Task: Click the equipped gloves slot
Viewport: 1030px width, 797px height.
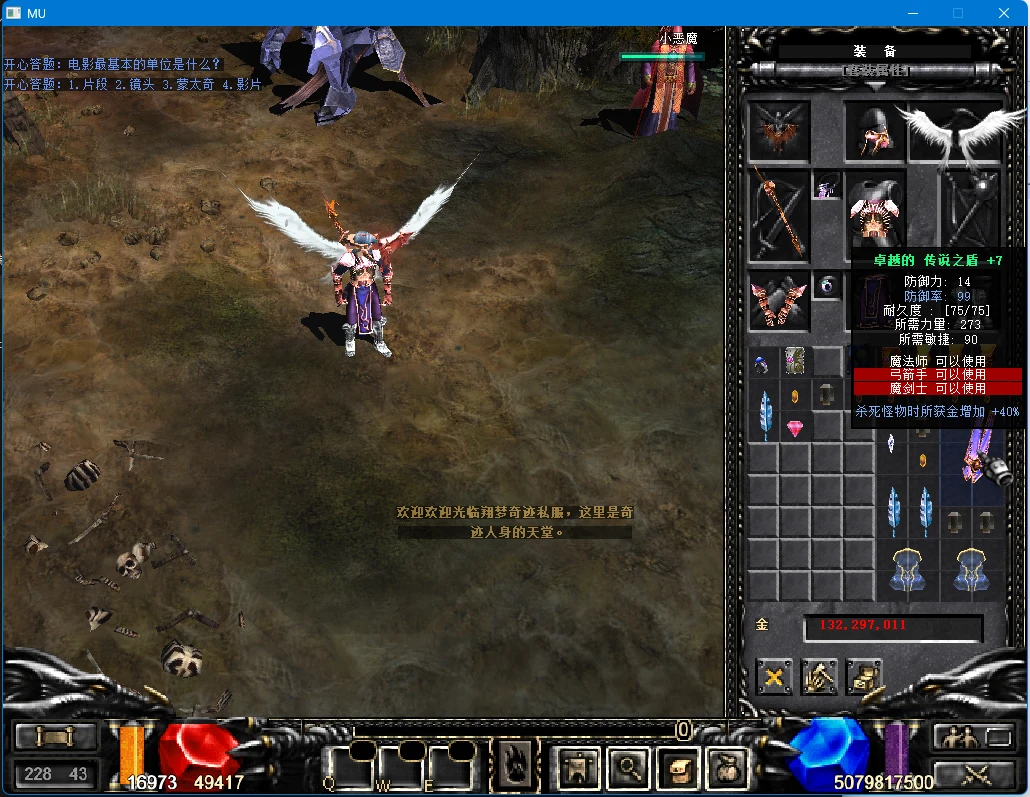Action: point(779,300)
